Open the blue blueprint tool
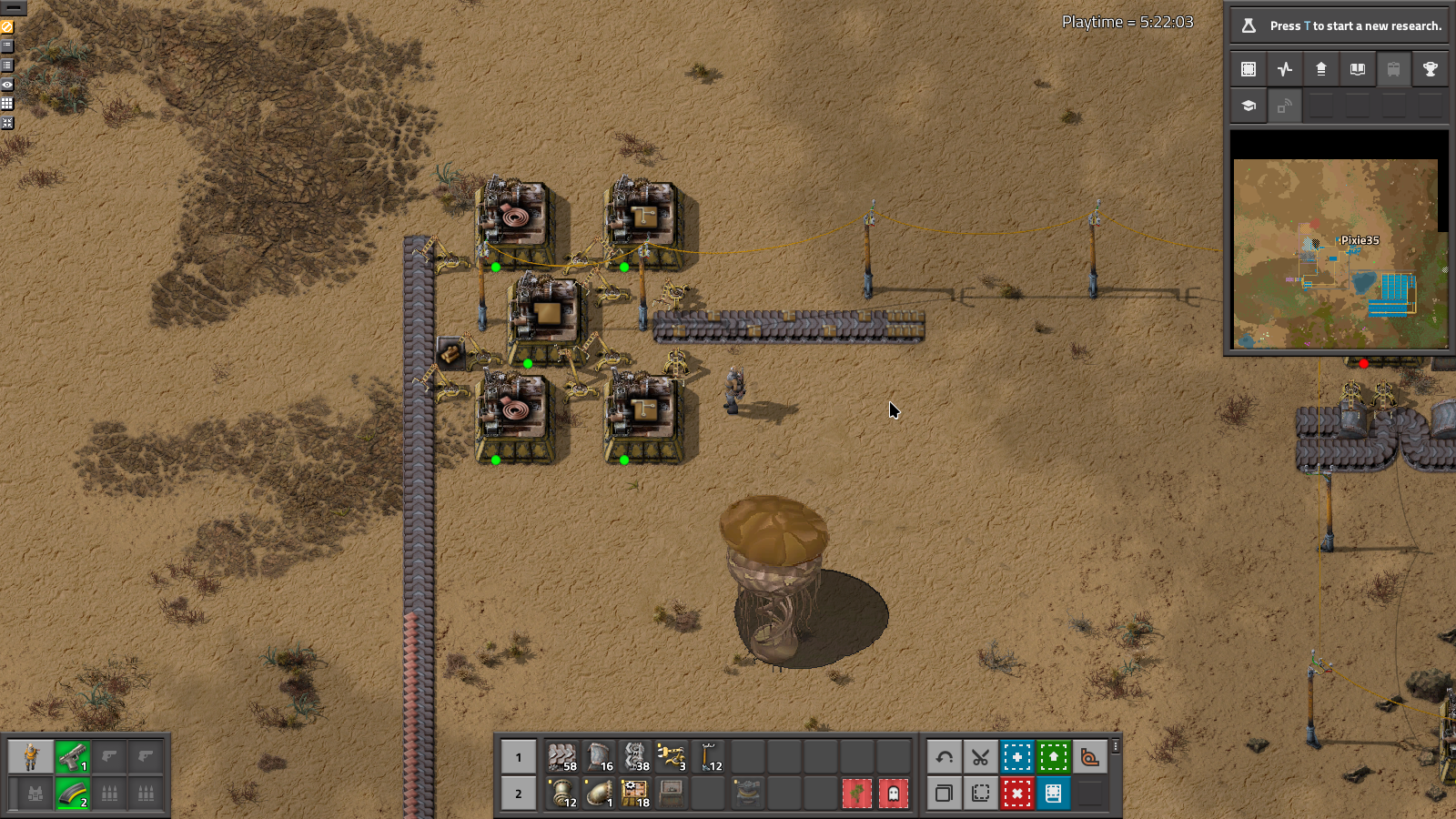This screenshot has width=1456, height=819. point(1016,756)
